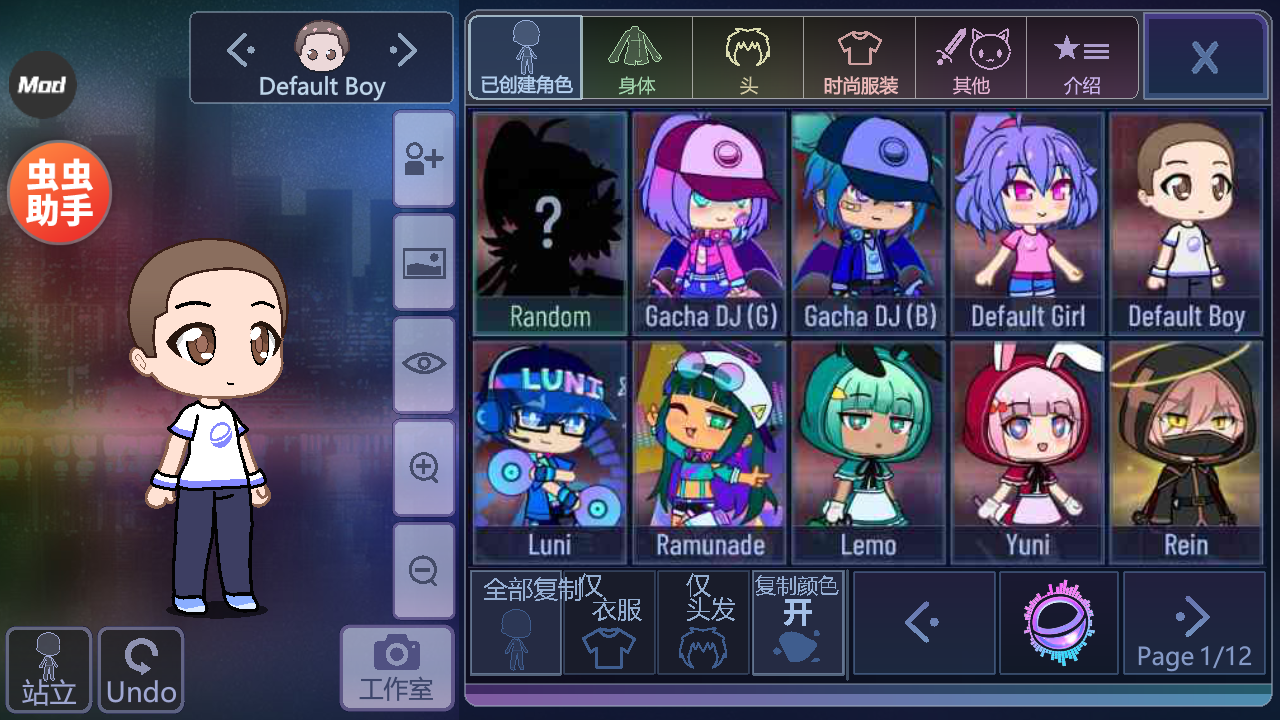
Task: Switch to the 其他 tab
Action: [x=971, y=58]
